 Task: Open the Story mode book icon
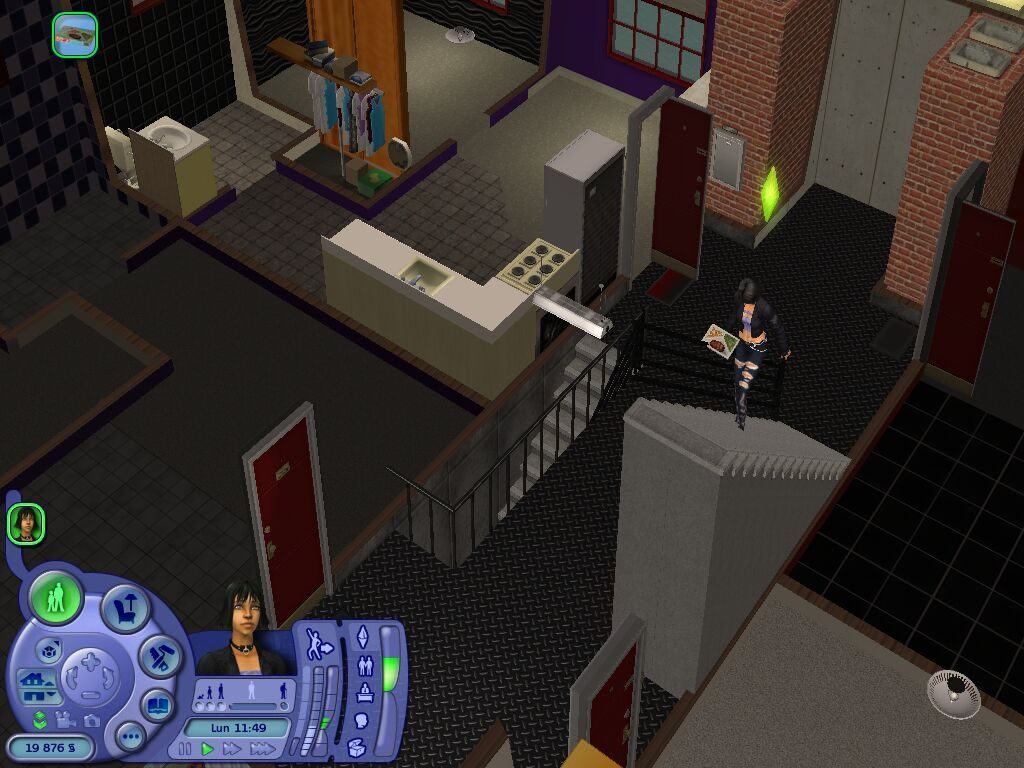click(x=157, y=704)
